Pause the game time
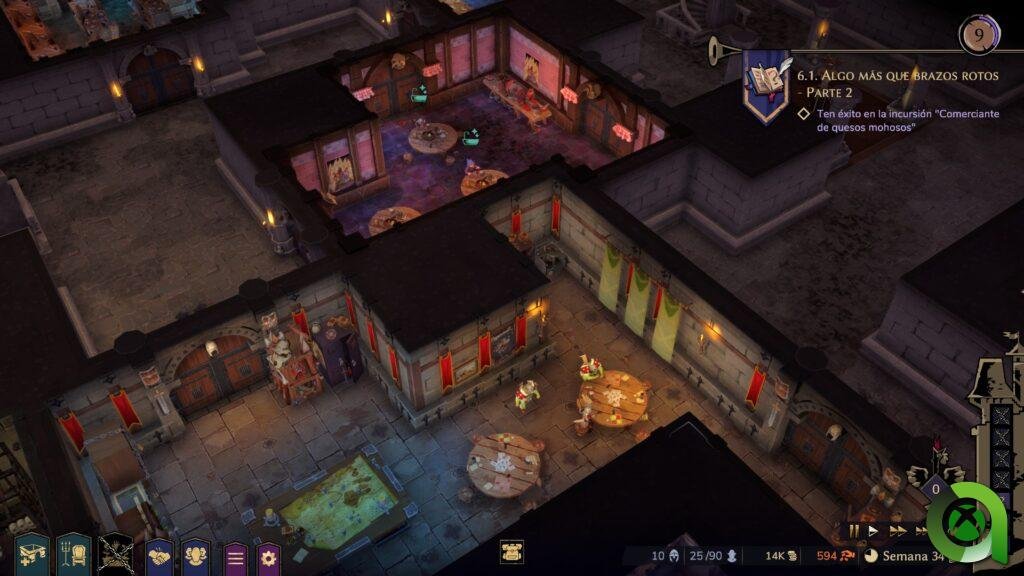 (x=854, y=531)
